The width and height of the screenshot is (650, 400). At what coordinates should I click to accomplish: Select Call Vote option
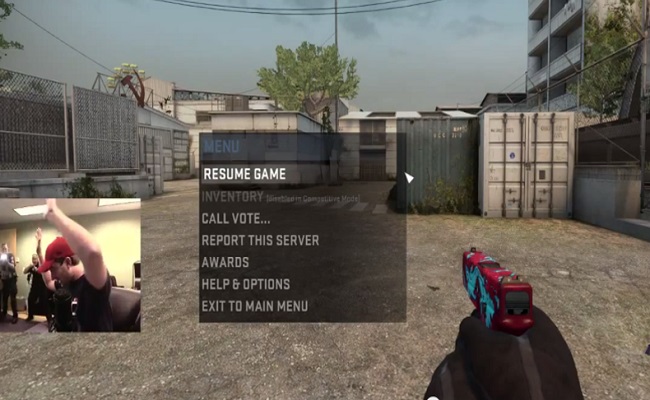(x=236, y=218)
